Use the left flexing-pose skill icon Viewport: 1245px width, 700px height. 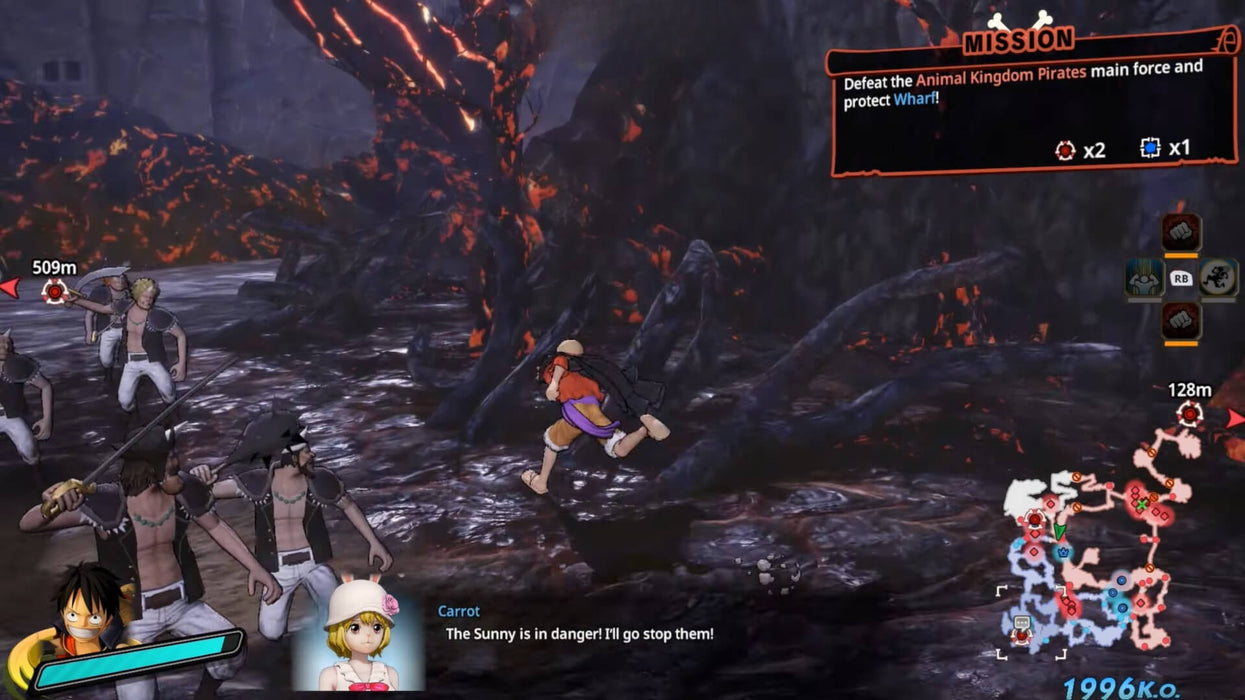(x=1144, y=278)
